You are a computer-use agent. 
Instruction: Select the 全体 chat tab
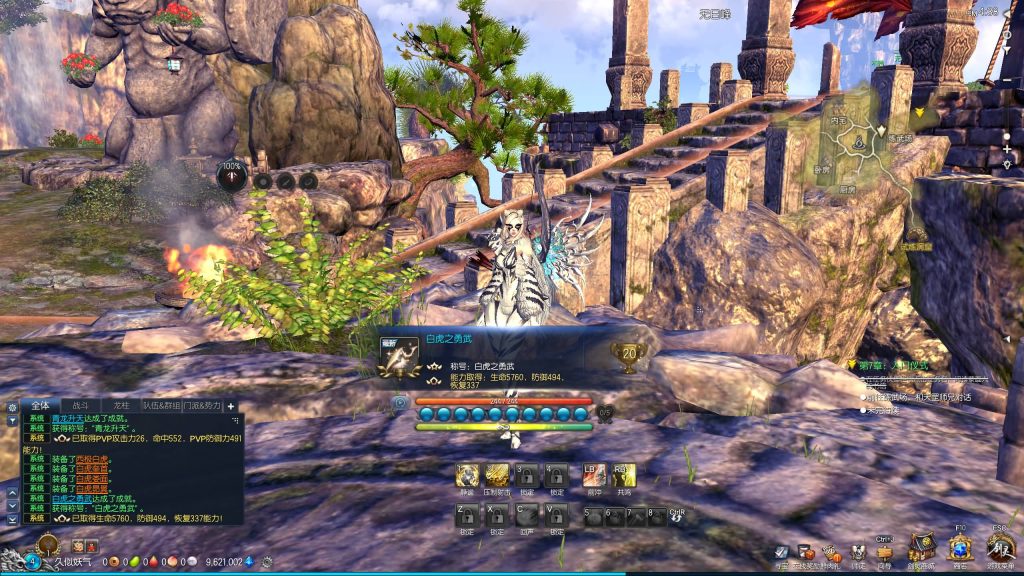pyautogui.click(x=40, y=405)
